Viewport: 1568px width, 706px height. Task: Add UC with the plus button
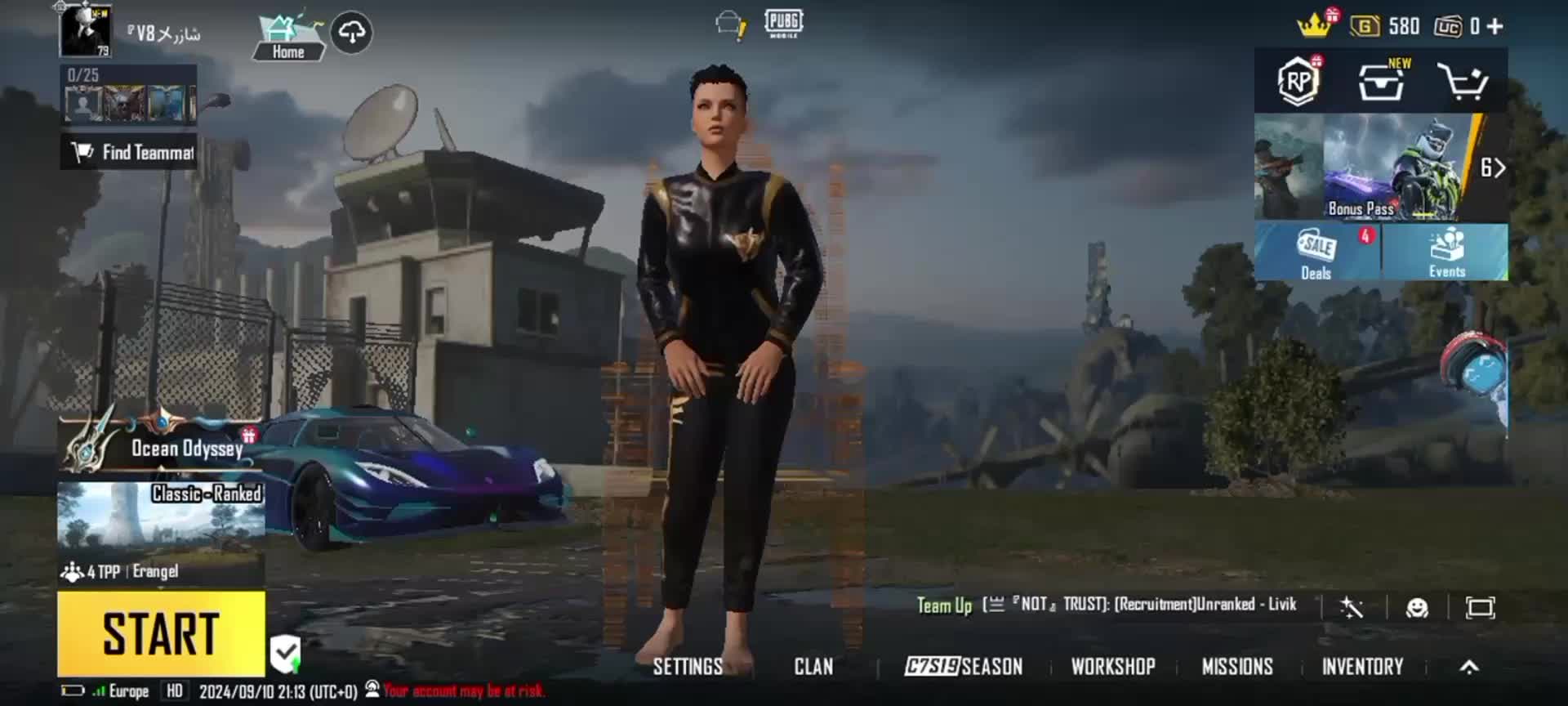point(1495,26)
